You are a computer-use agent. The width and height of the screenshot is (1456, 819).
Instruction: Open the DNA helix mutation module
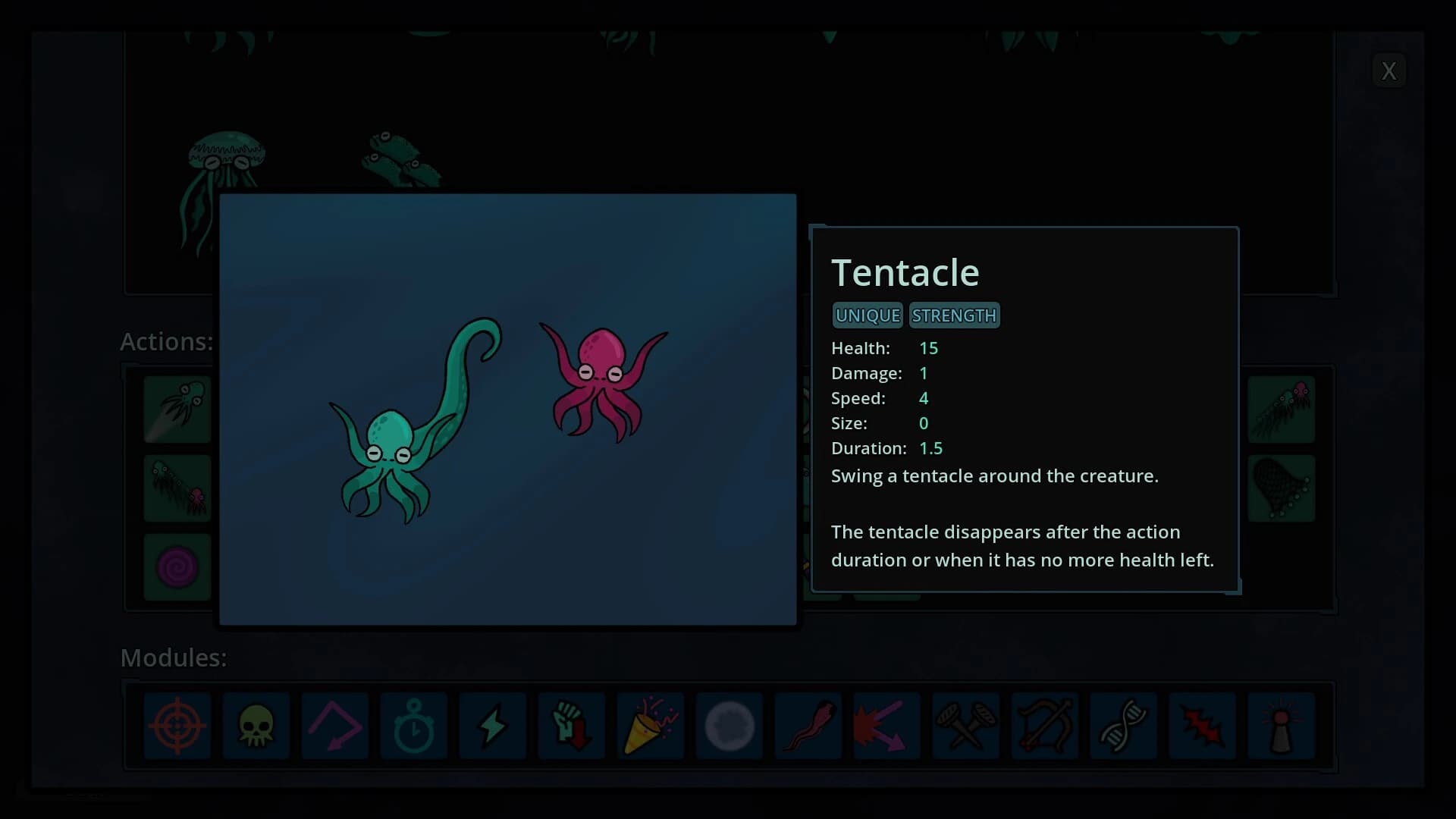pyautogui.click(x=1123, y=726)
